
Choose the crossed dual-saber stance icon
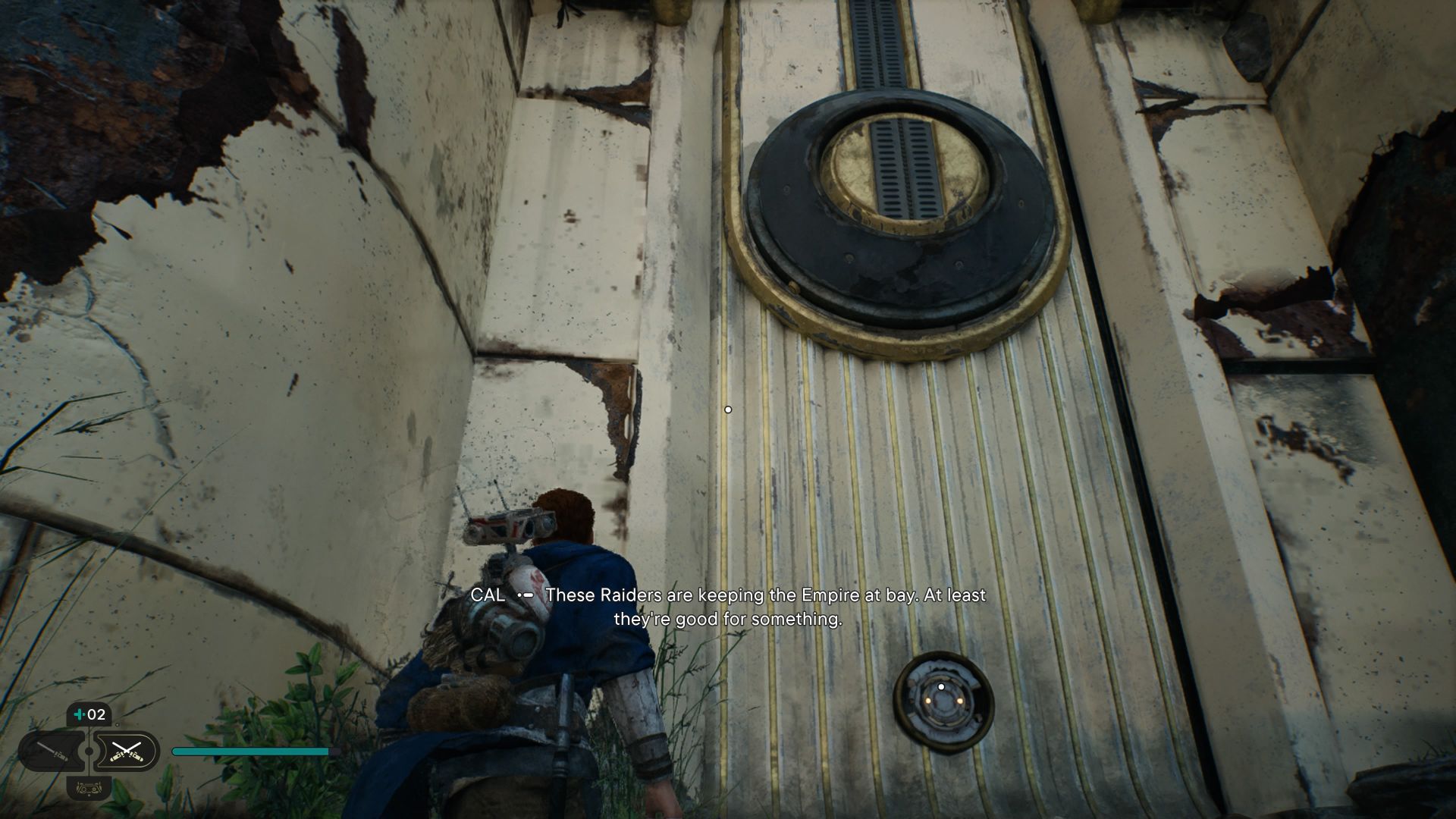tap(126, 751)
